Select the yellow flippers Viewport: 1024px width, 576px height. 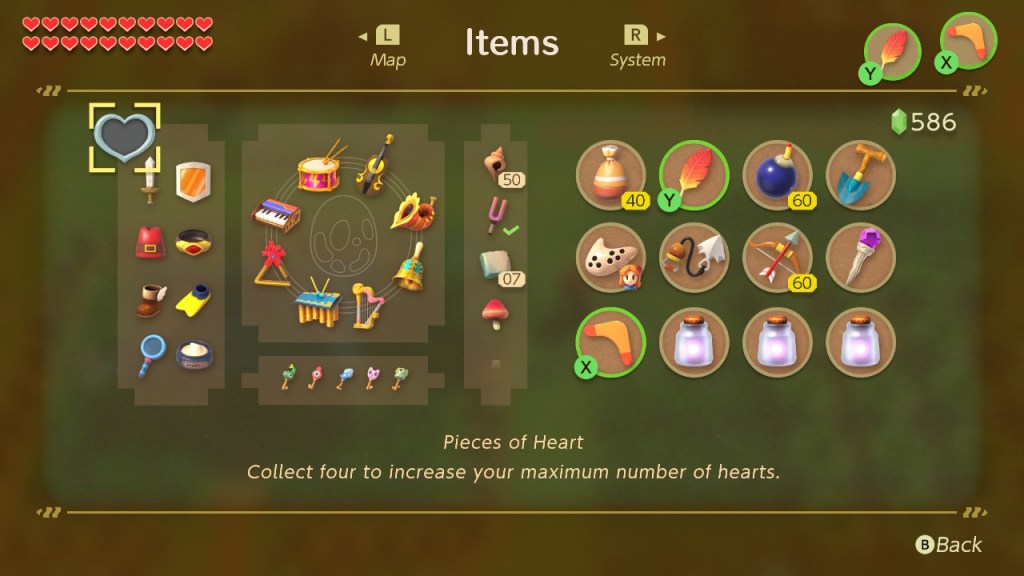click(x=193, y=298)
